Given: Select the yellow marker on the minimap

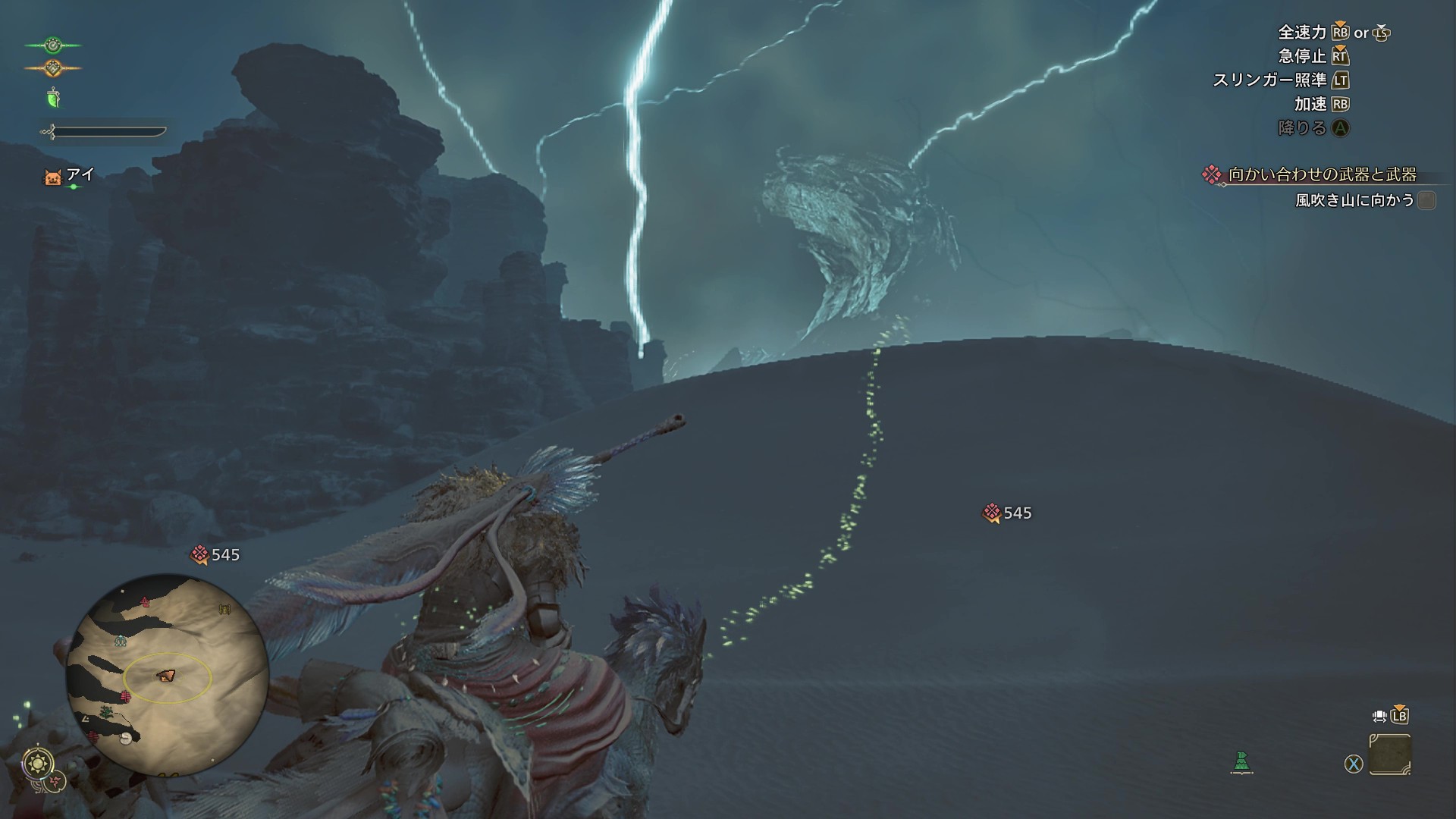Looking at the screenshot, I should [x=224, y=609].
